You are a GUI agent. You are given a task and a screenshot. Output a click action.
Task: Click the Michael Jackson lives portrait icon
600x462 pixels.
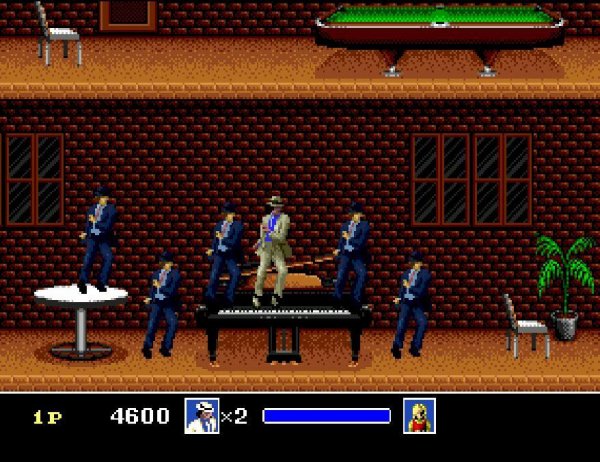201,416
